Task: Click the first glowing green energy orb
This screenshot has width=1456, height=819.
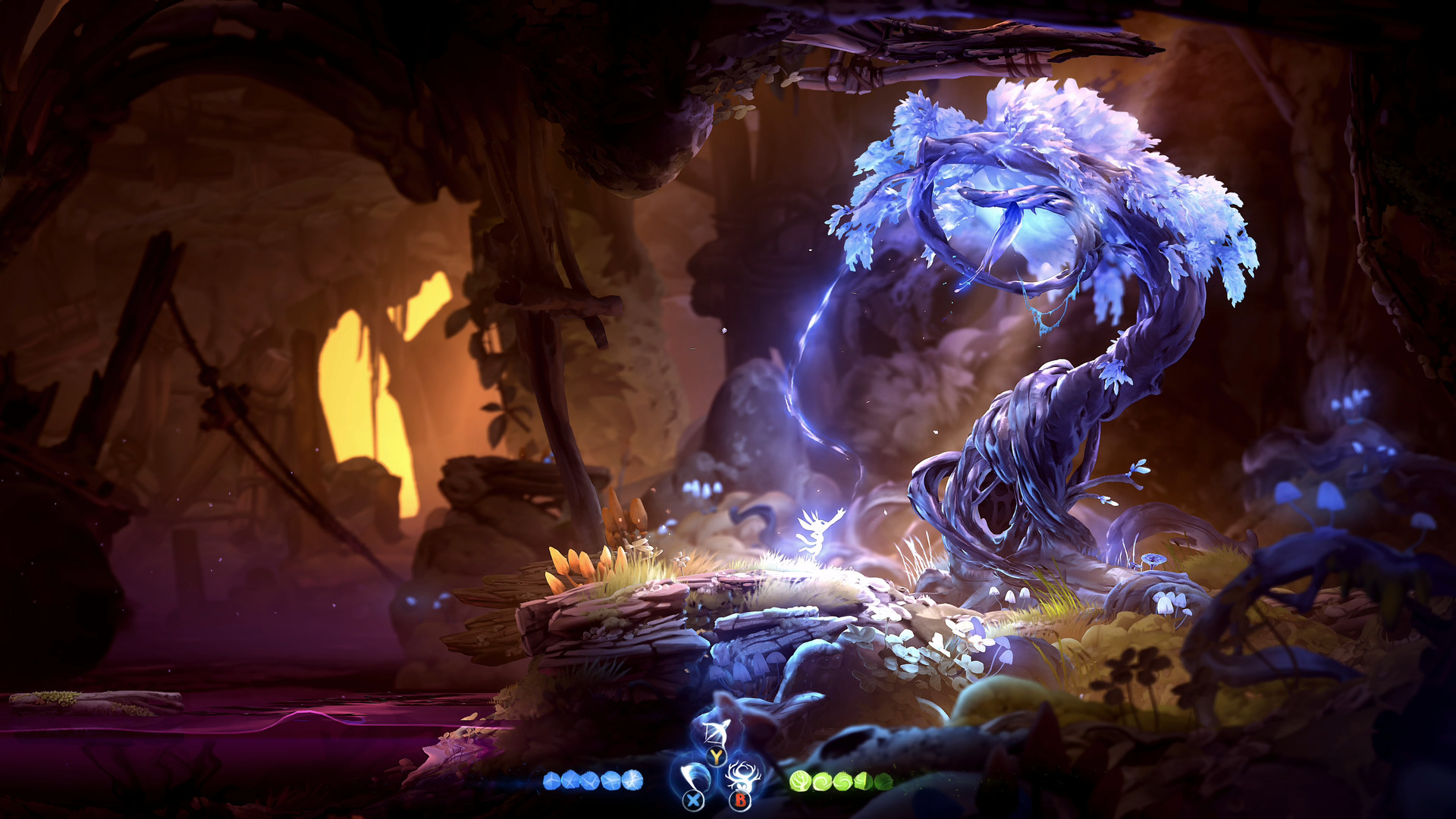Action: click(802, 779)
